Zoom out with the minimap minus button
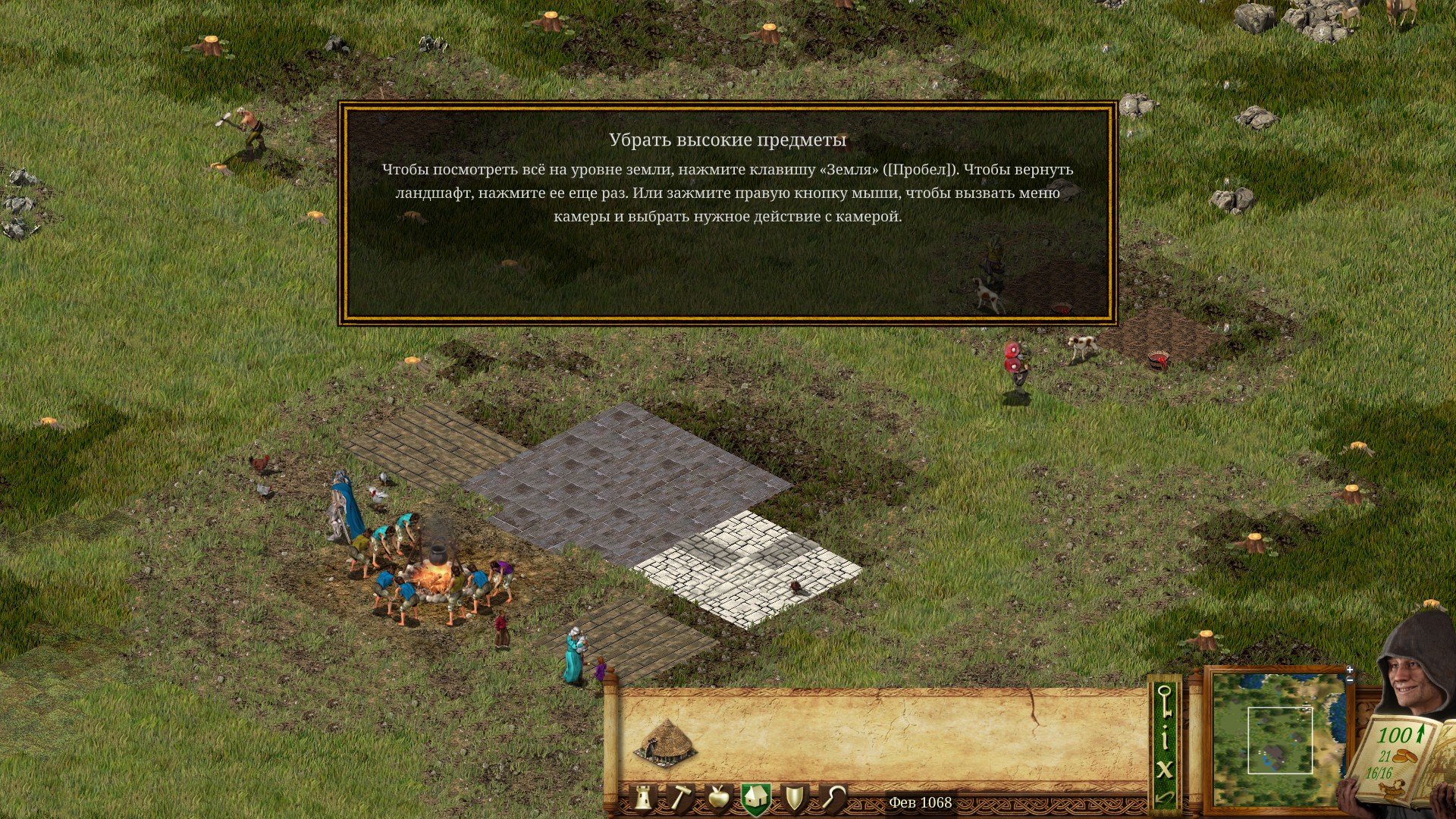This screenshot has width=1456, height=819. click(1349, 679)
